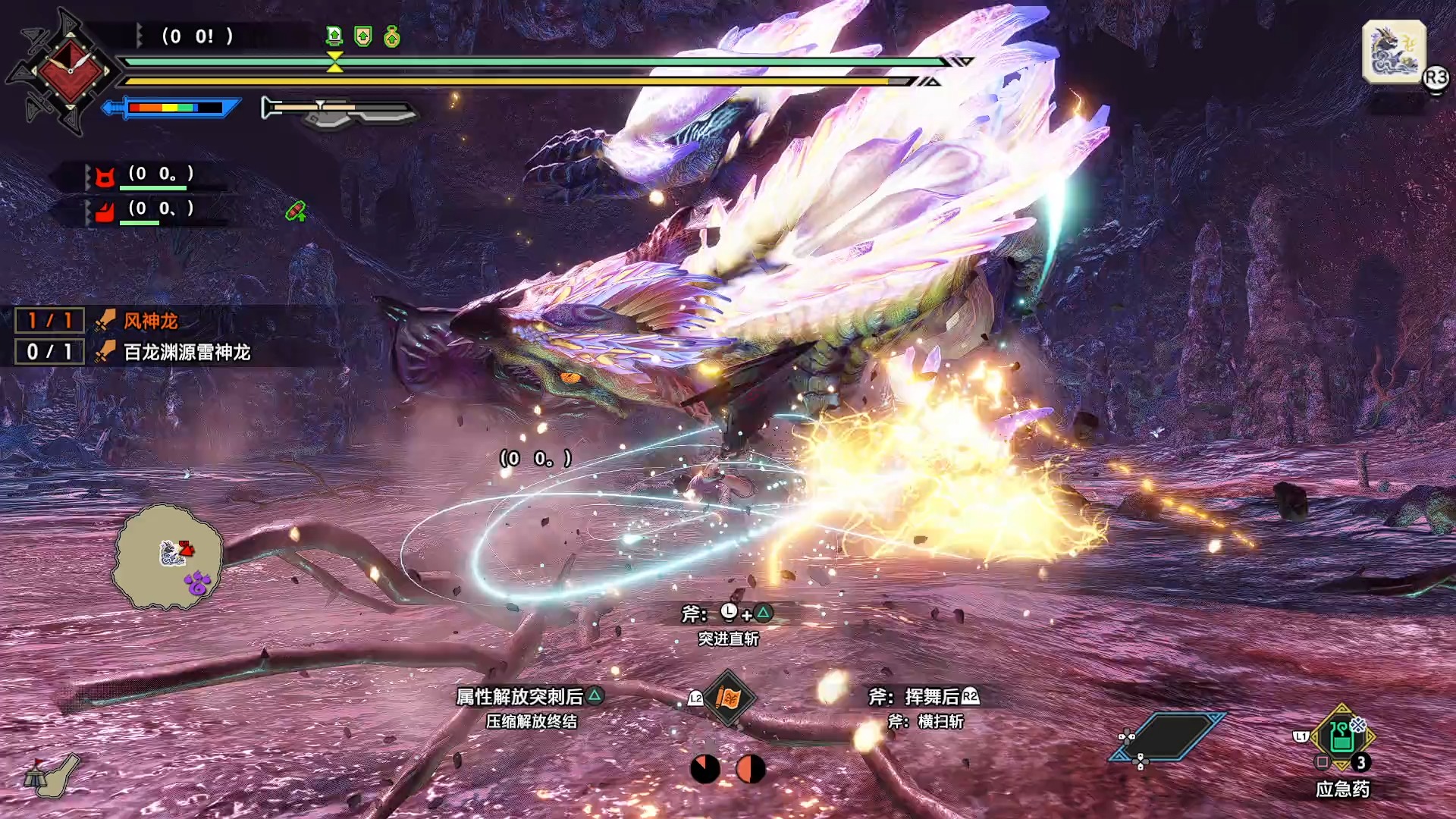Click the left wirebug charge icon
This screenshot has width=1456, height=819.
click(705, 769)
